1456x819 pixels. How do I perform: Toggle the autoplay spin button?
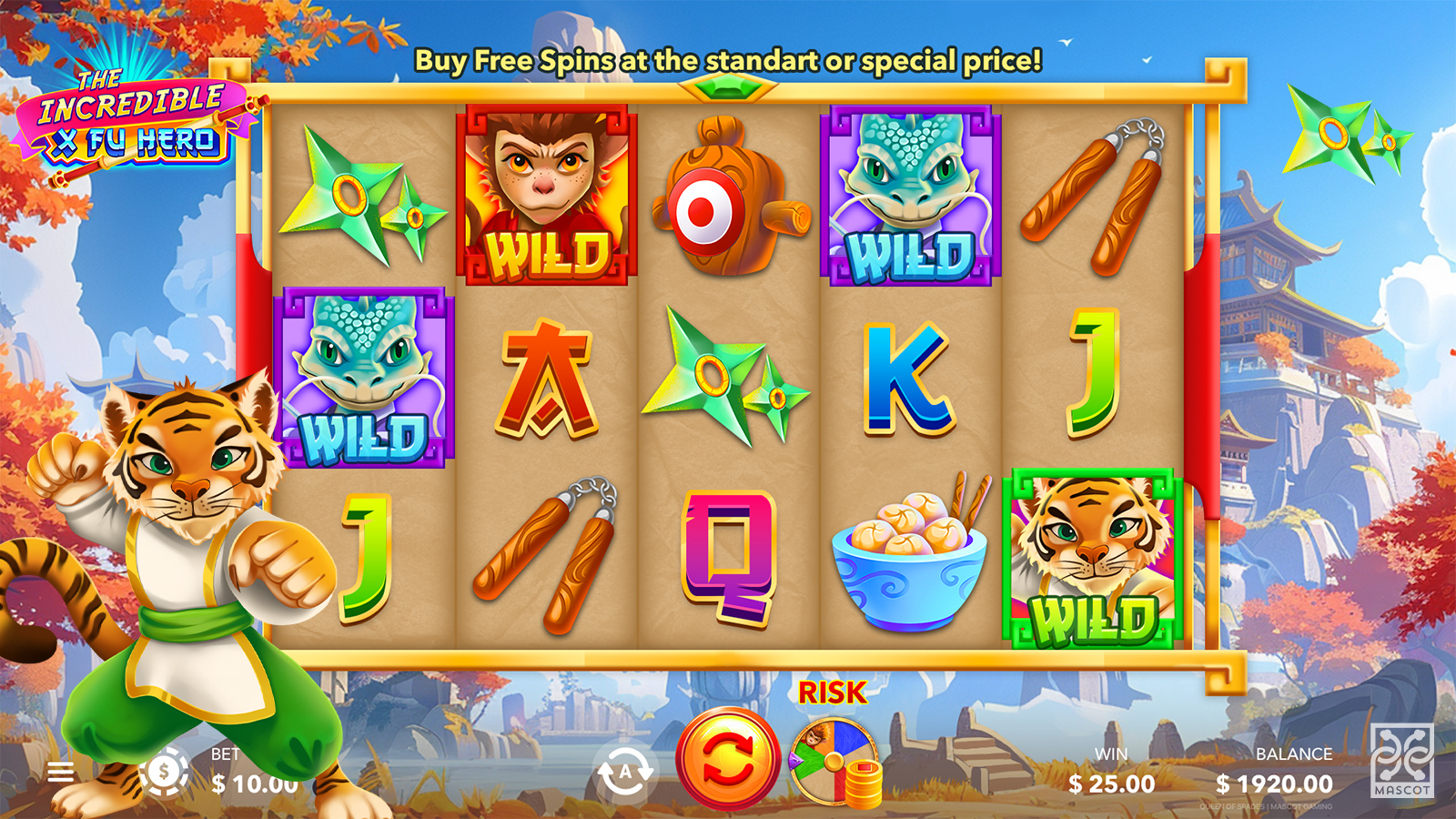pos(624,773)
